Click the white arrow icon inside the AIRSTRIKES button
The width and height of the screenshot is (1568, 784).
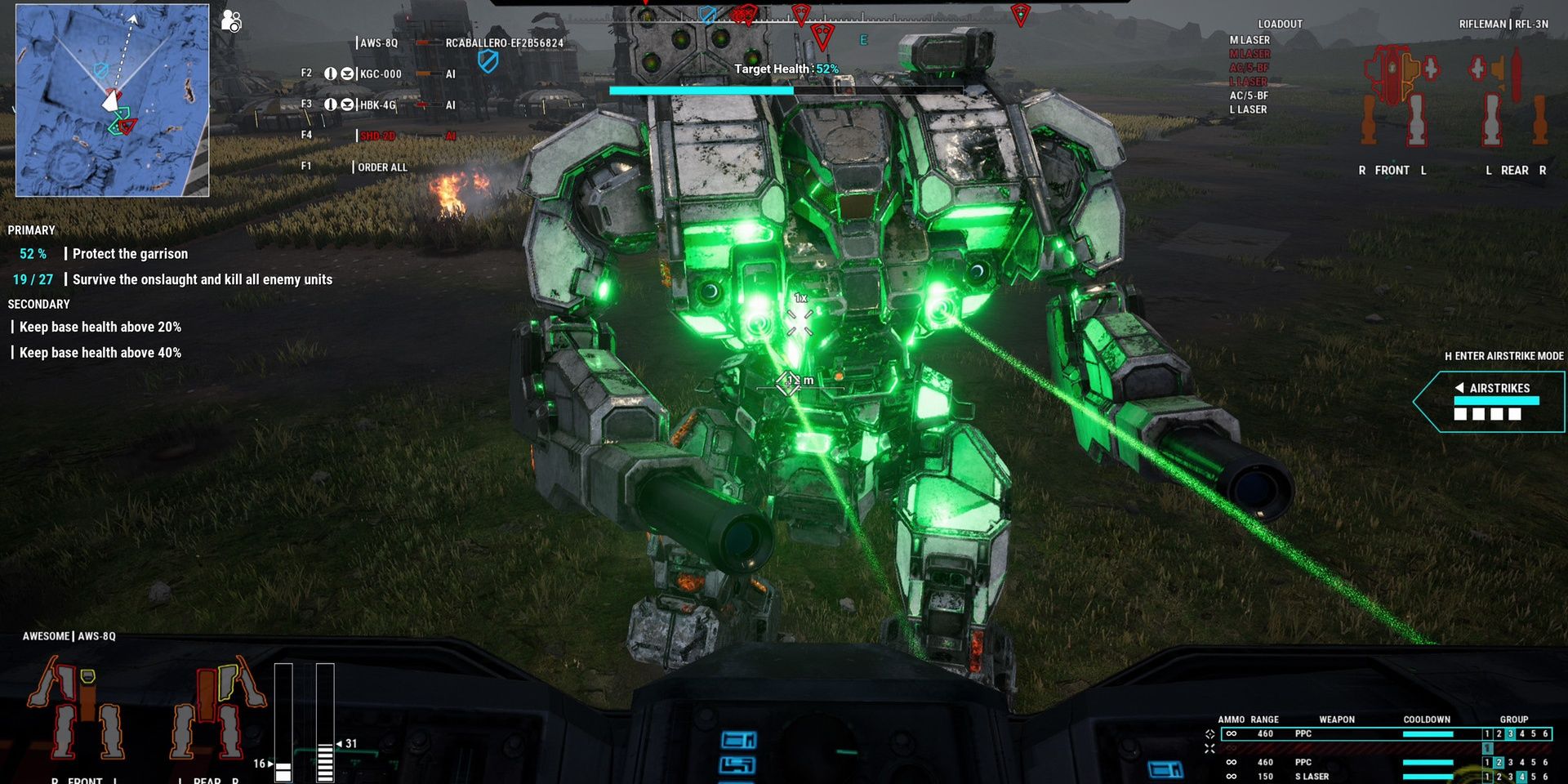(x=1461, y=389)
